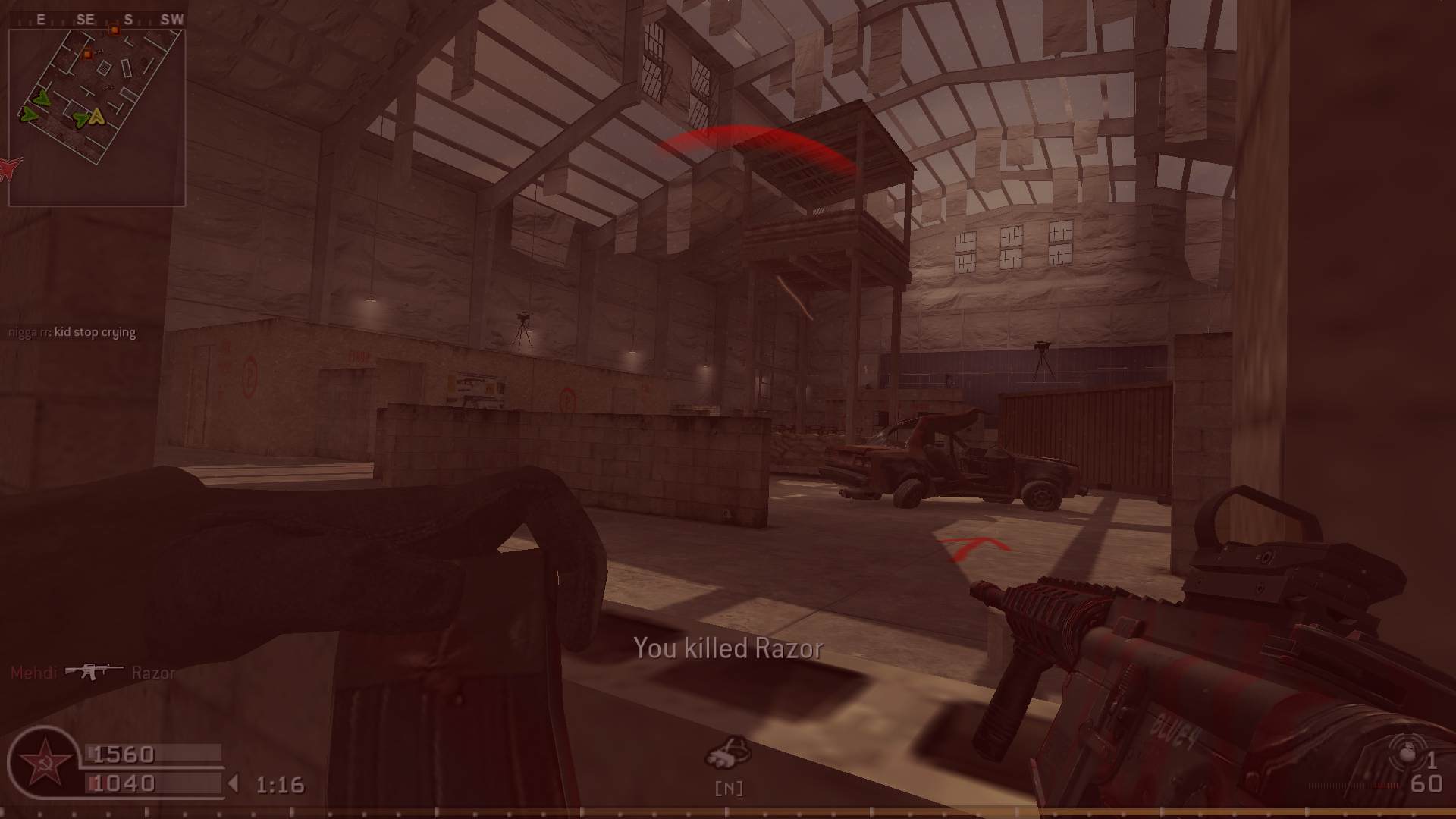Click the "kid stop crying" chat message

point(72,332)
